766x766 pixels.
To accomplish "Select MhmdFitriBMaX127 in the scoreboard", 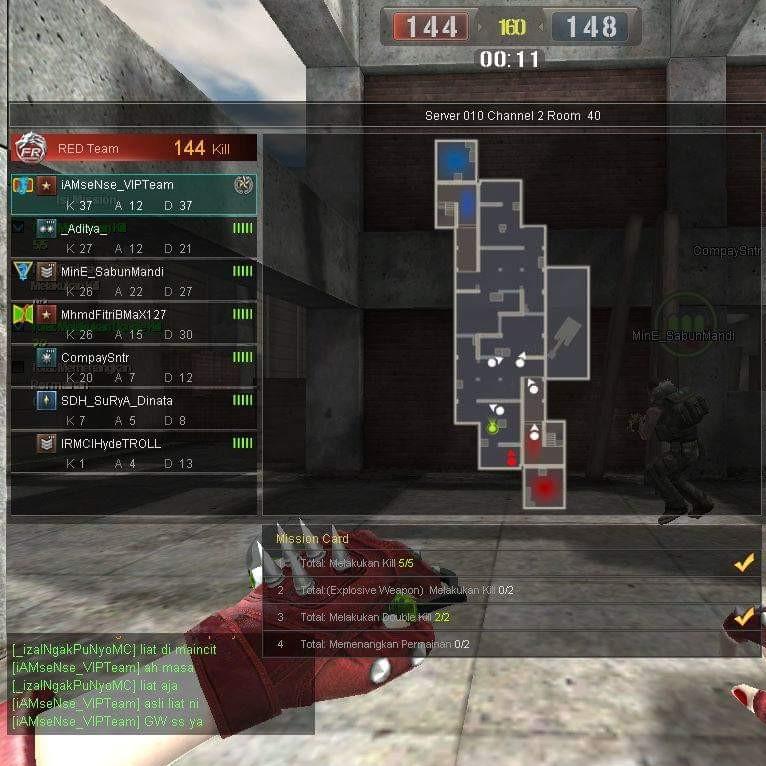I will click(133, 324).
